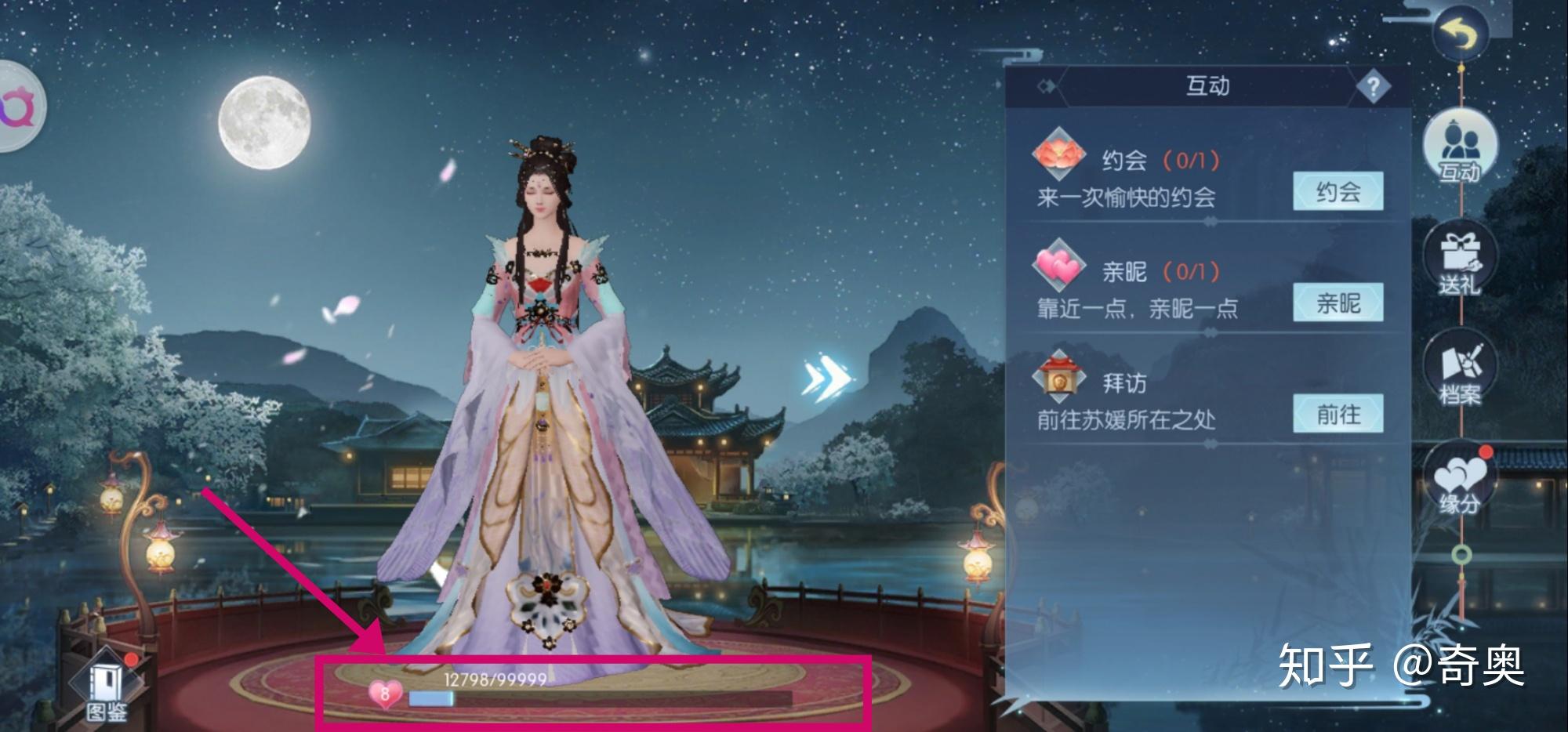Viewport: 1568px width, 732px height.
Task: Click the 亲昵 intimacy button
Action: coord(1338,303)
